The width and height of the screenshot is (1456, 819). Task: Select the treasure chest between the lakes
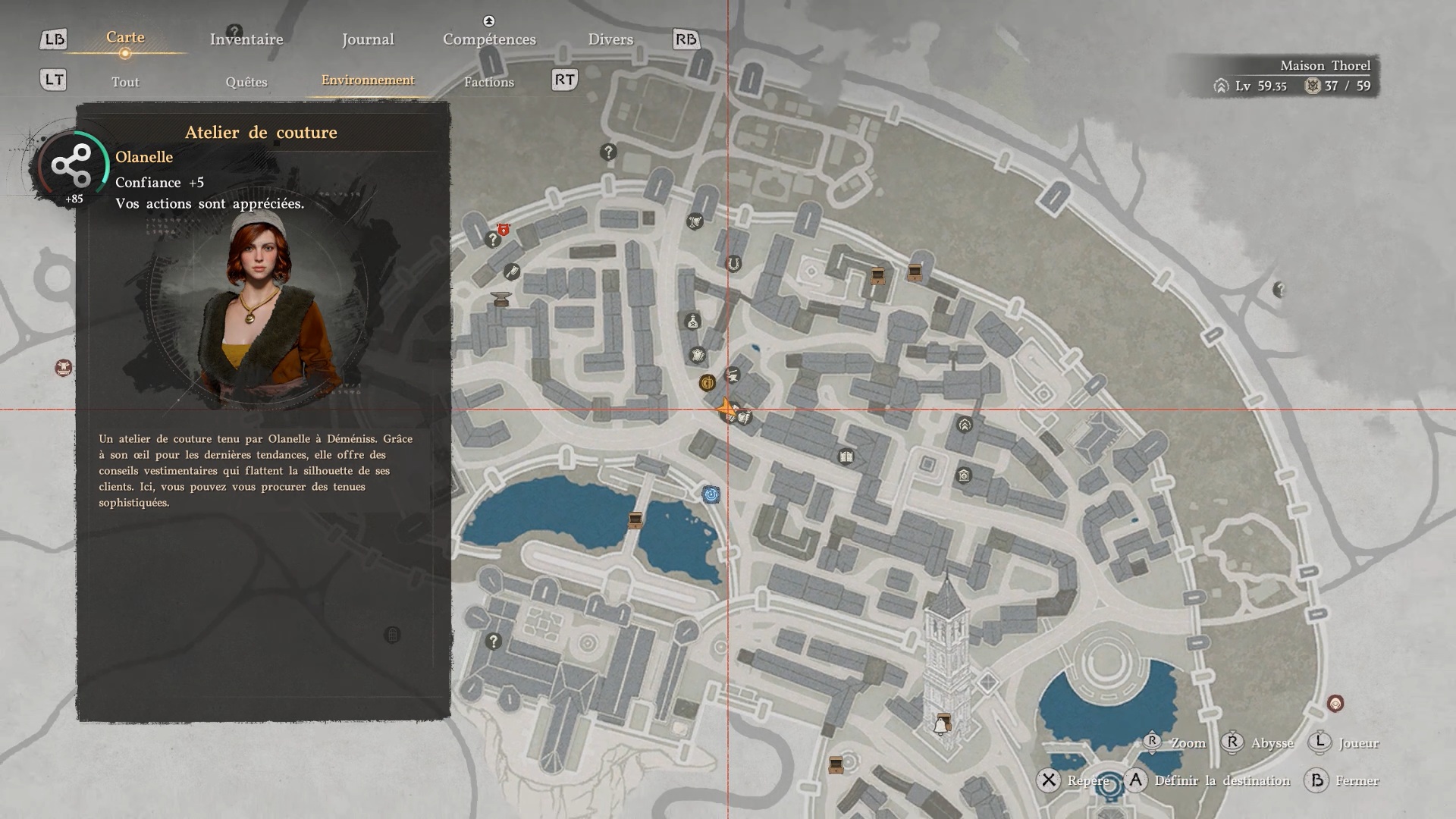click(x=635, y=520)
